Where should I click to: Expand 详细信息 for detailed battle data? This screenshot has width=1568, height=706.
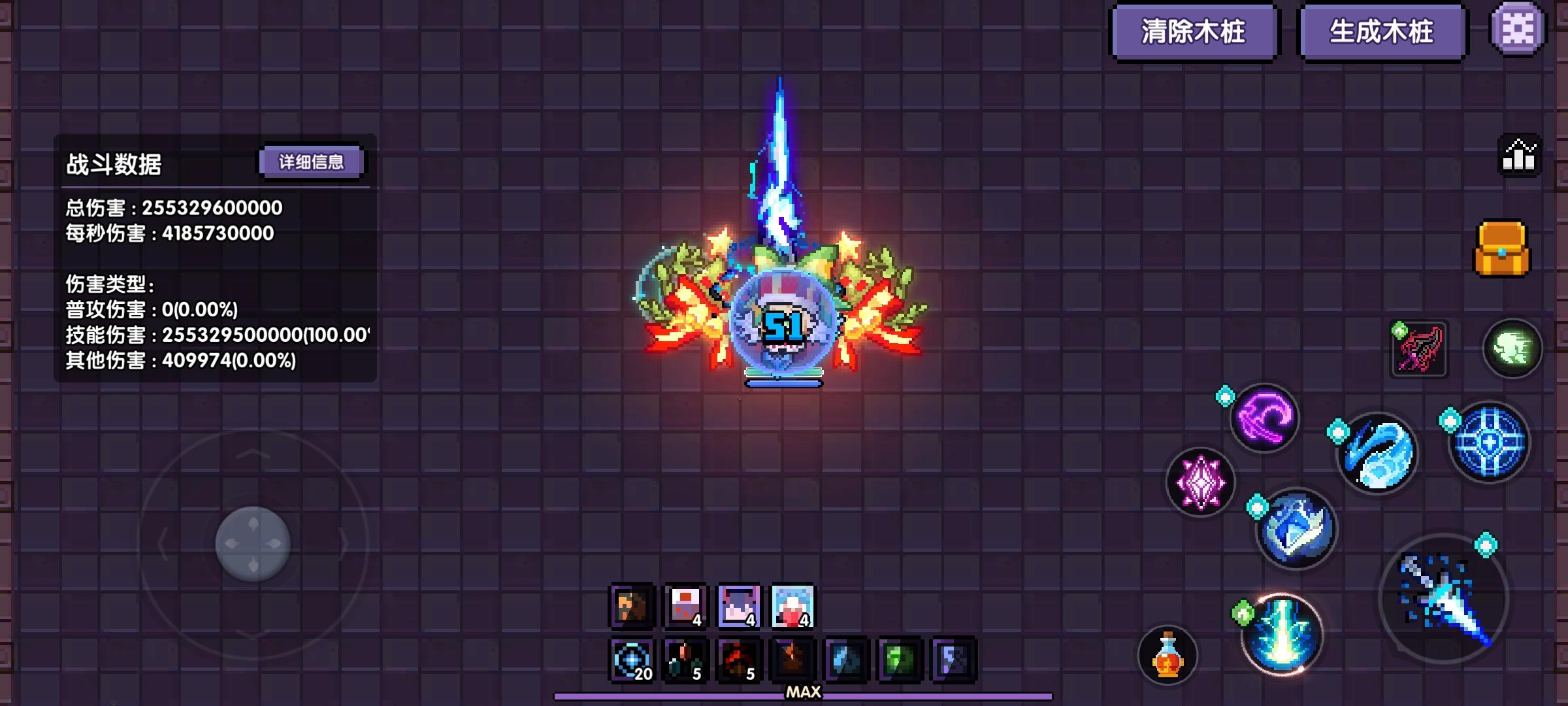click(311, 161)
